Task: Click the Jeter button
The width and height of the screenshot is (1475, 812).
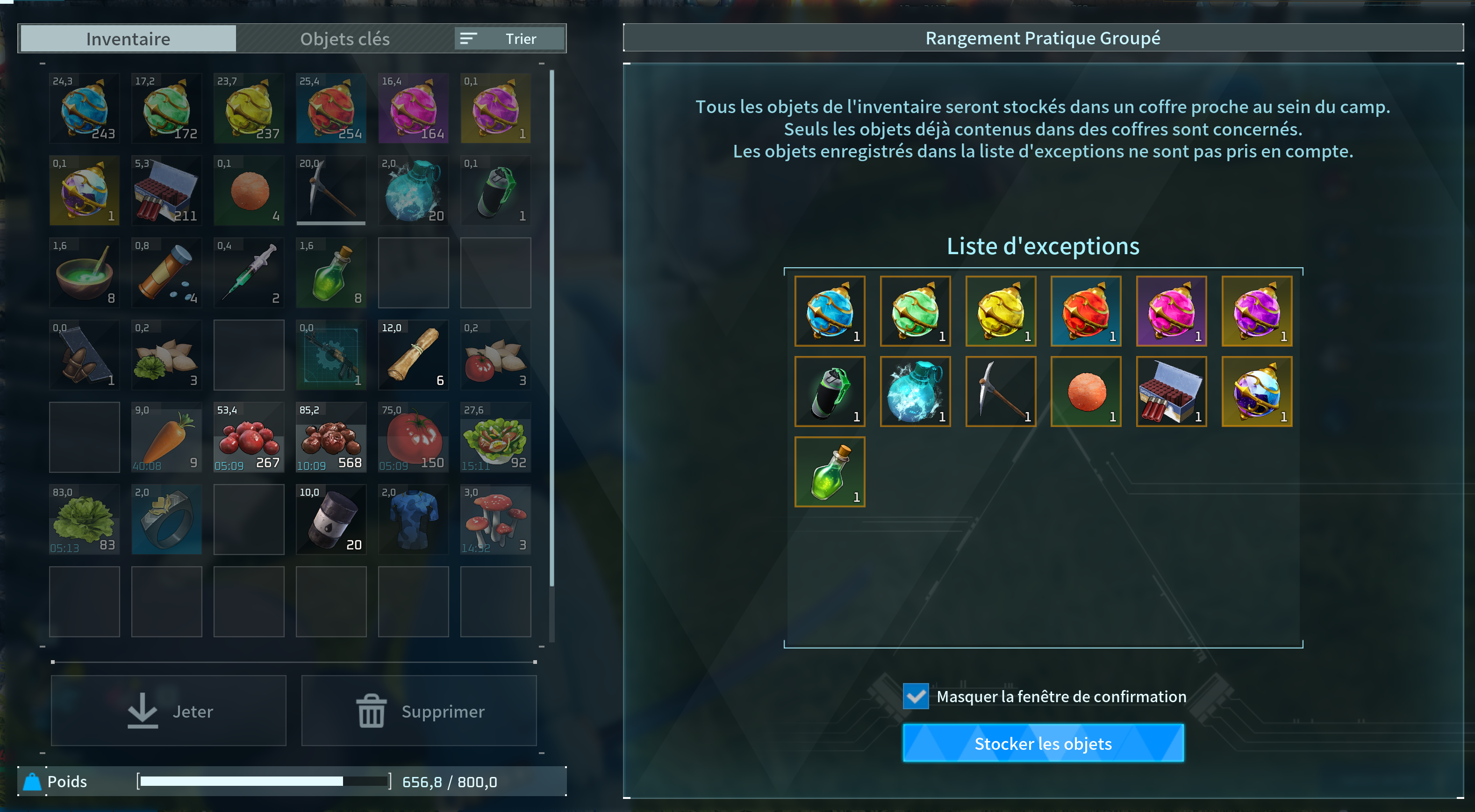Action: click(x=168, y=711)
